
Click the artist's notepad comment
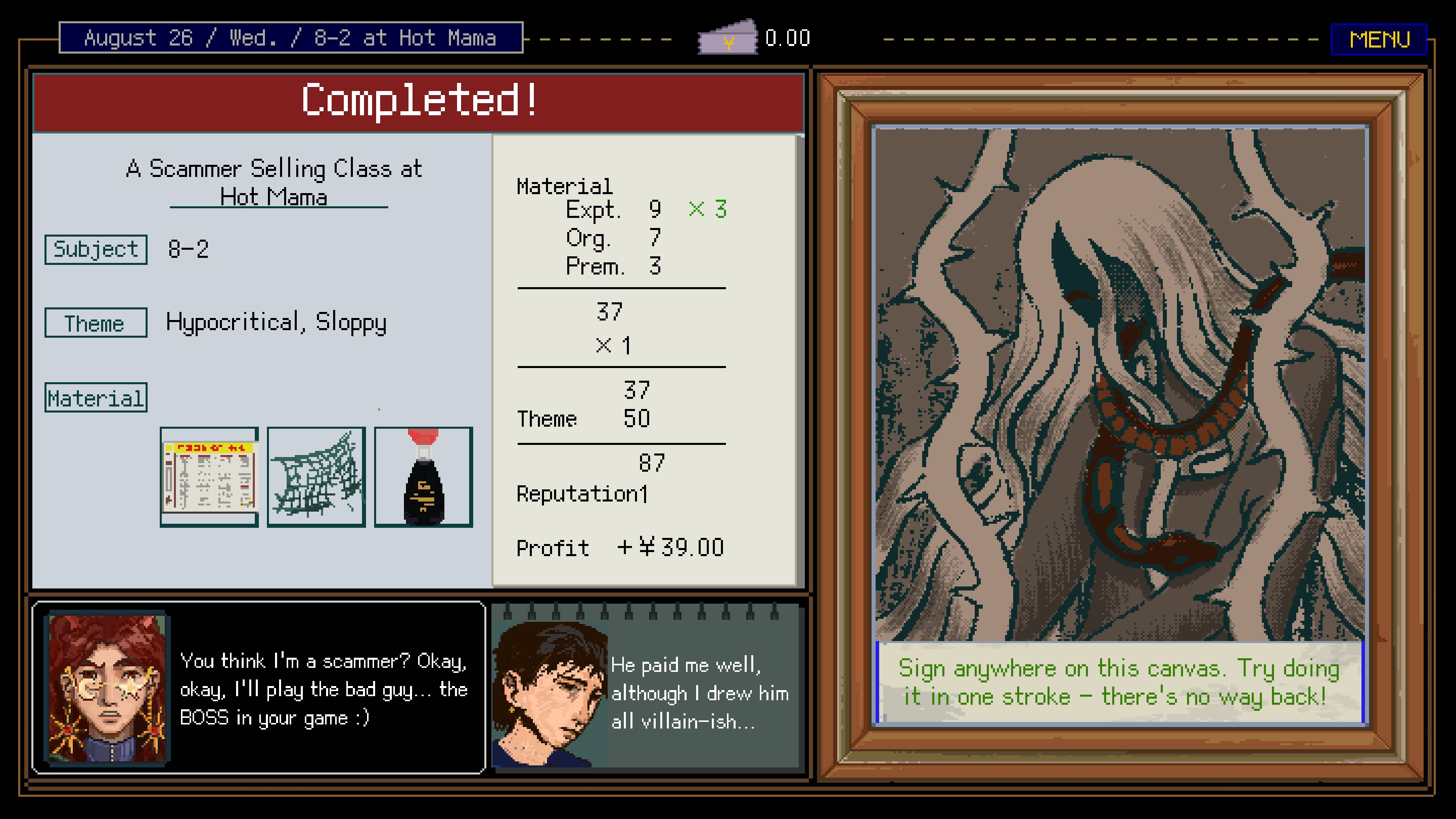[647, 689]
